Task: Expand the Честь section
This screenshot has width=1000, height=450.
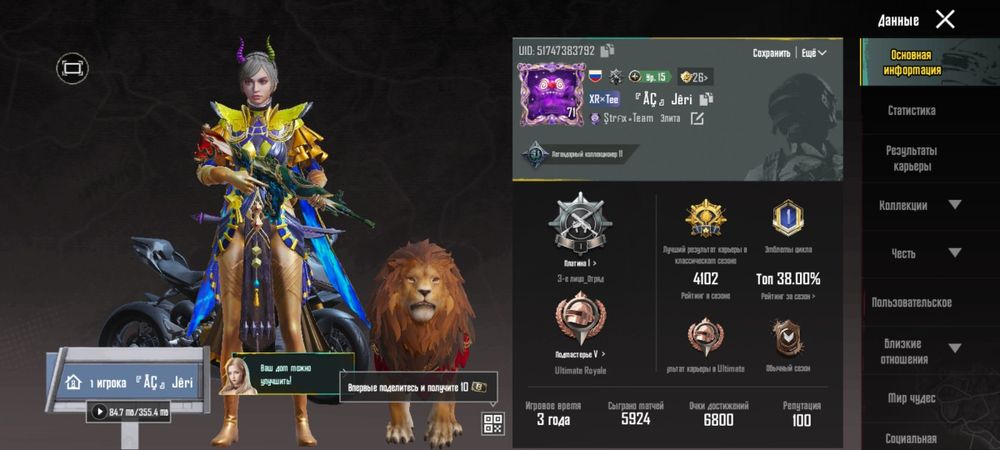Action: click(954, 253)
